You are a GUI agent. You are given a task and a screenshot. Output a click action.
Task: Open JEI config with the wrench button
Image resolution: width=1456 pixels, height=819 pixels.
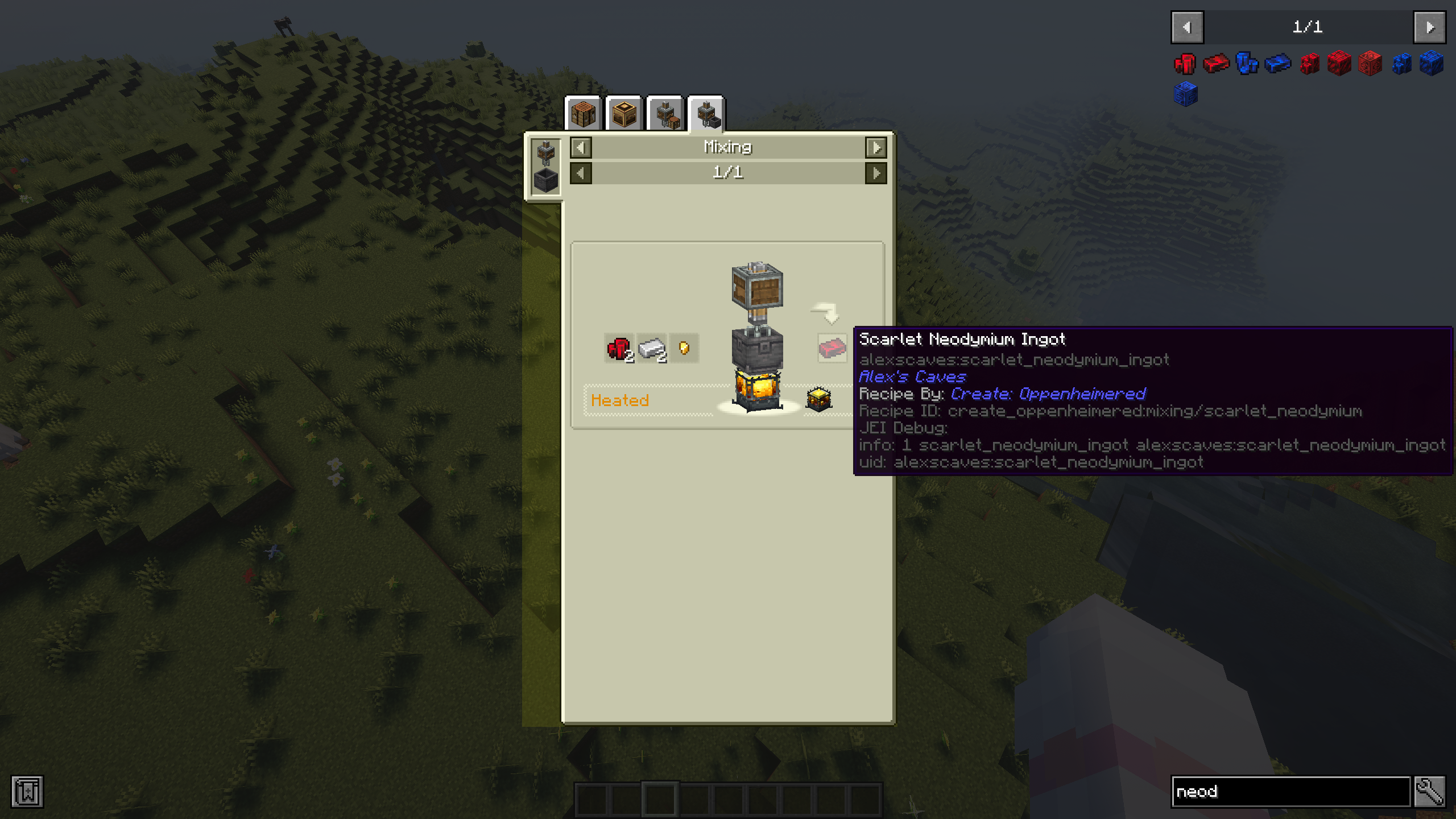click(1430, 792)
